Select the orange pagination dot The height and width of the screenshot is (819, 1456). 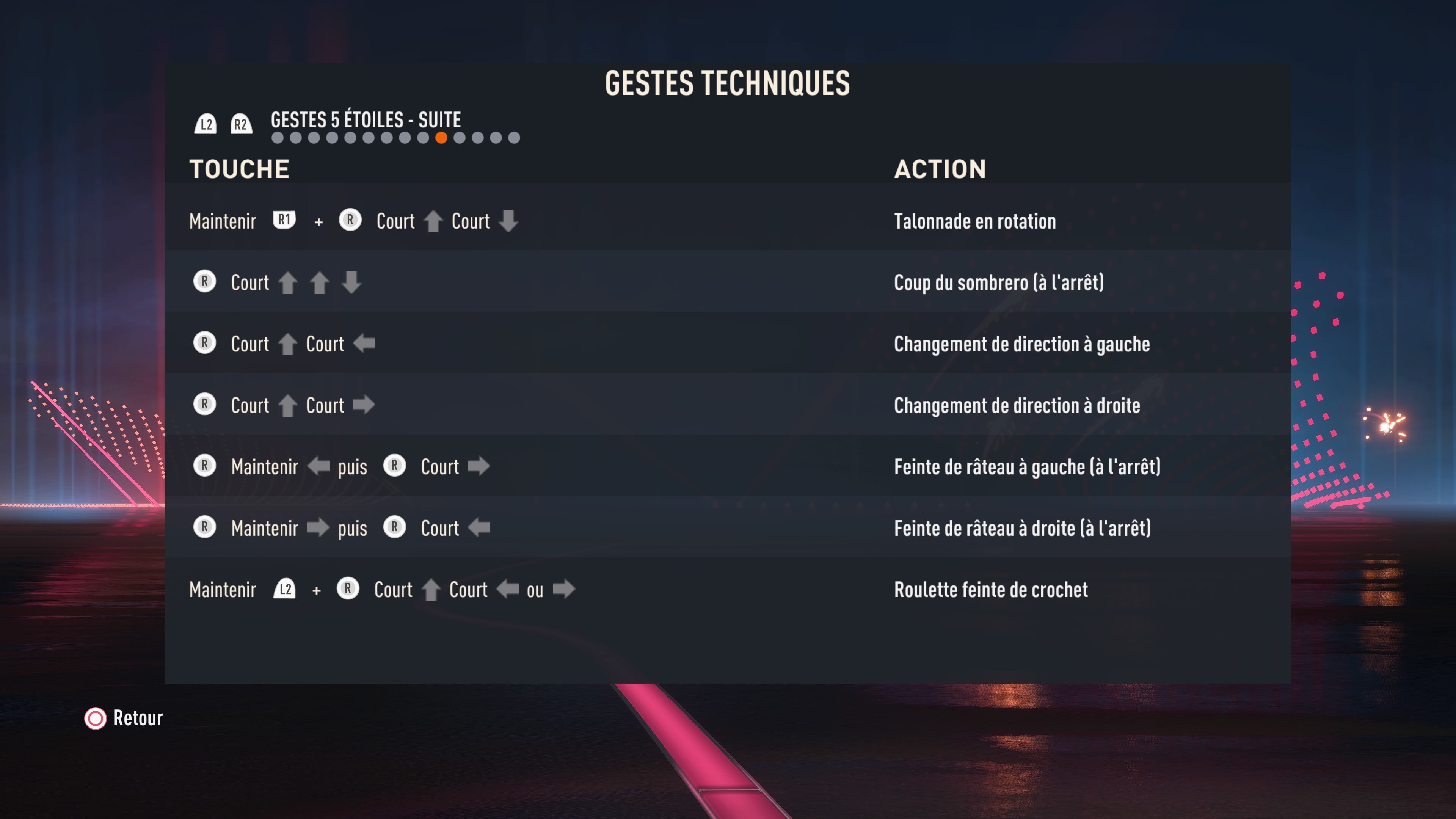coord(442,137)
